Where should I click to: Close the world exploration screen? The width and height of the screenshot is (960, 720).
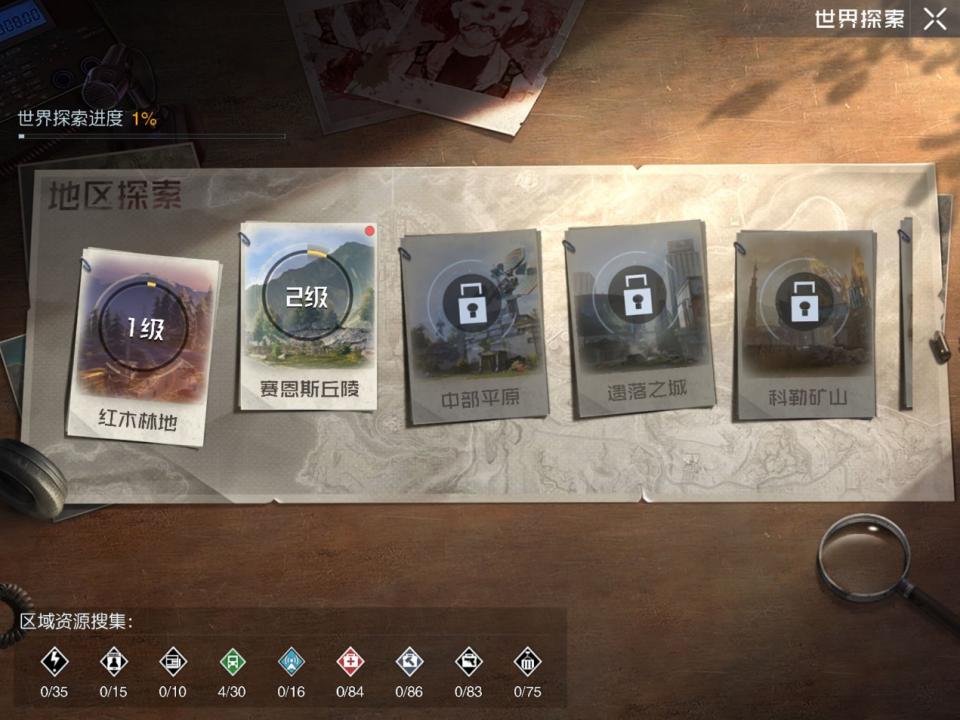pos(935,19)
